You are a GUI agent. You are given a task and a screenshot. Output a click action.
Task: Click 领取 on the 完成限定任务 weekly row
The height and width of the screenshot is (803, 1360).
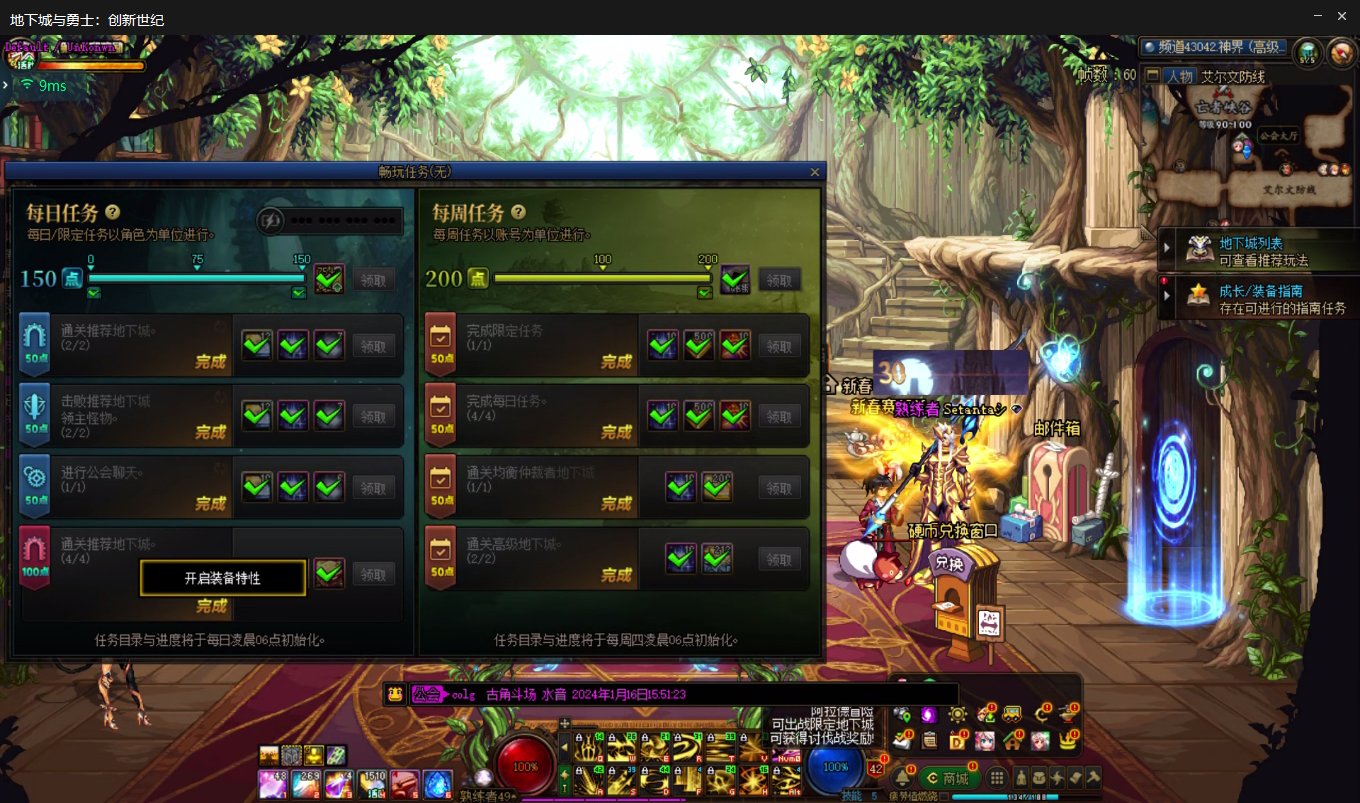779,346
